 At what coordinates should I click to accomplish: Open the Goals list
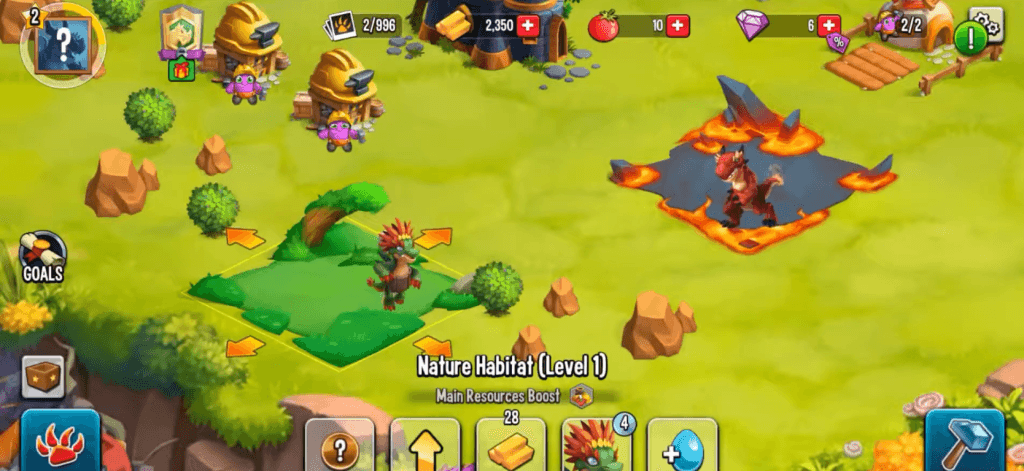point(44,258)
